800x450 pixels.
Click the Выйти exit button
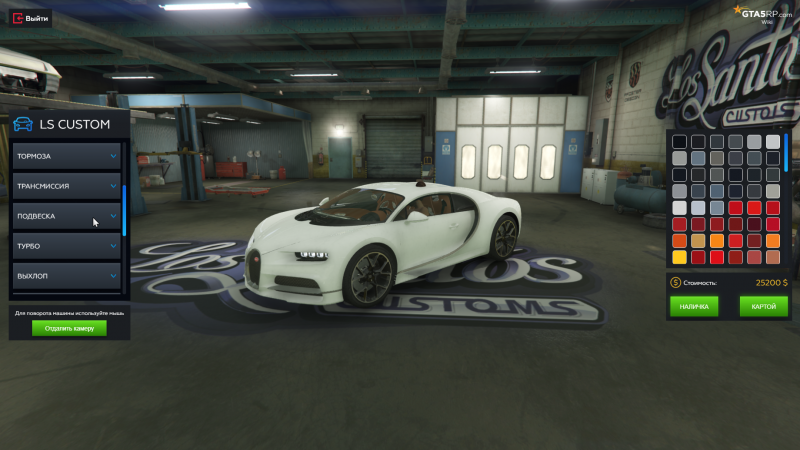coord(29,18)
